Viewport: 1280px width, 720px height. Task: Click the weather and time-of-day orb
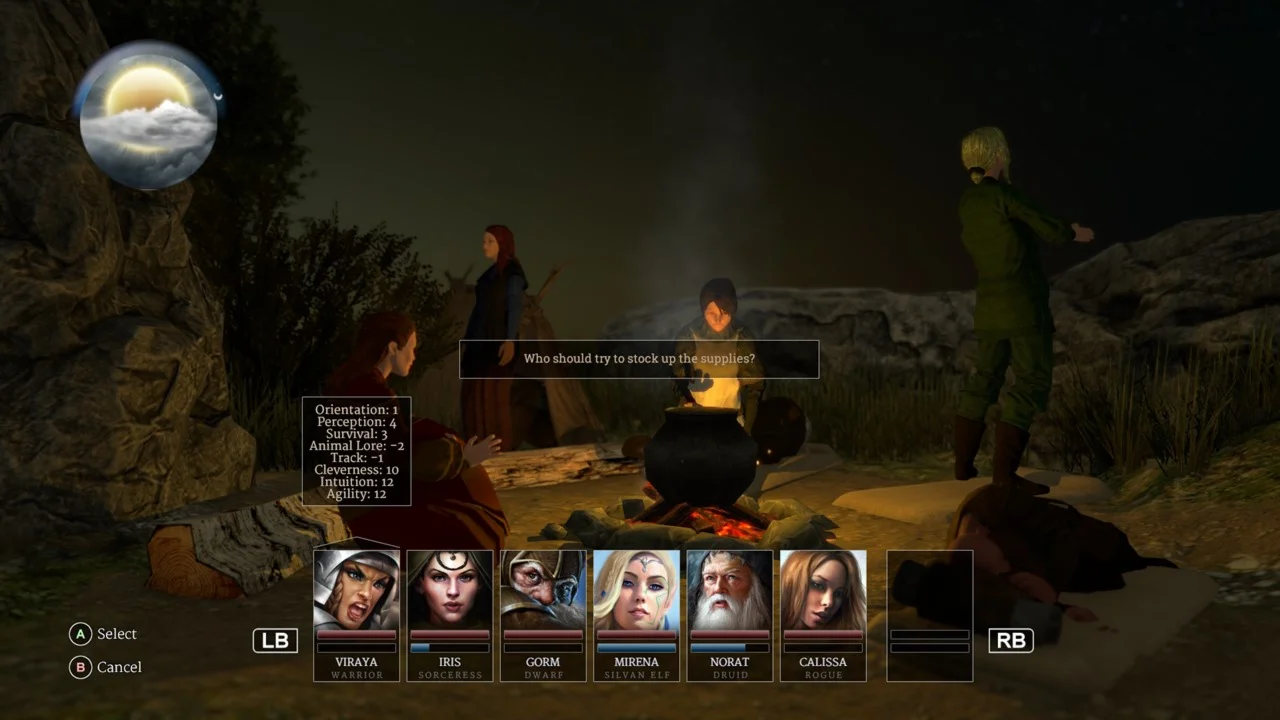point(148,115)
